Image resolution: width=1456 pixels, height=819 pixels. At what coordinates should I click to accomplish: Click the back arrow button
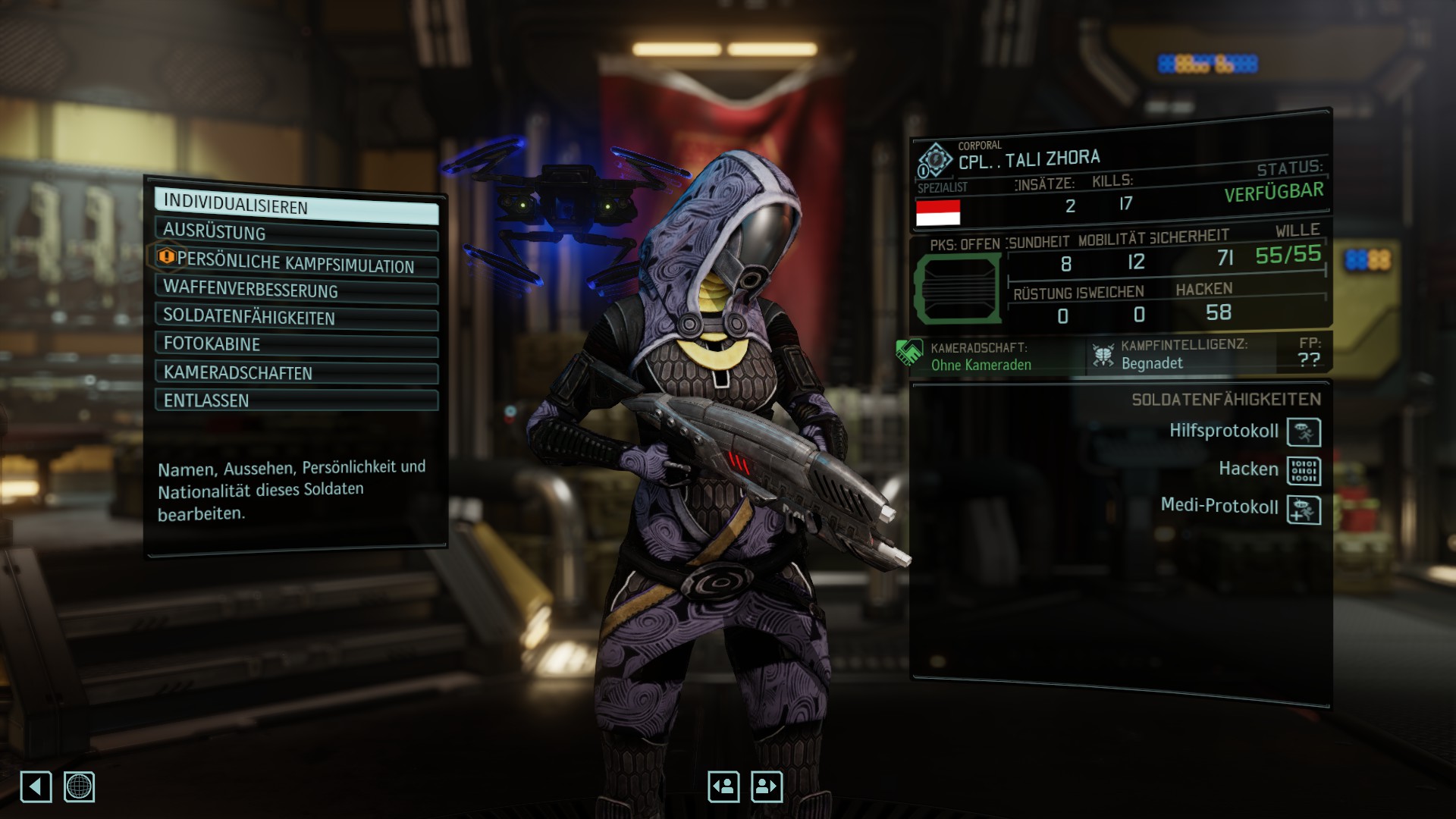tap(36, 786)
